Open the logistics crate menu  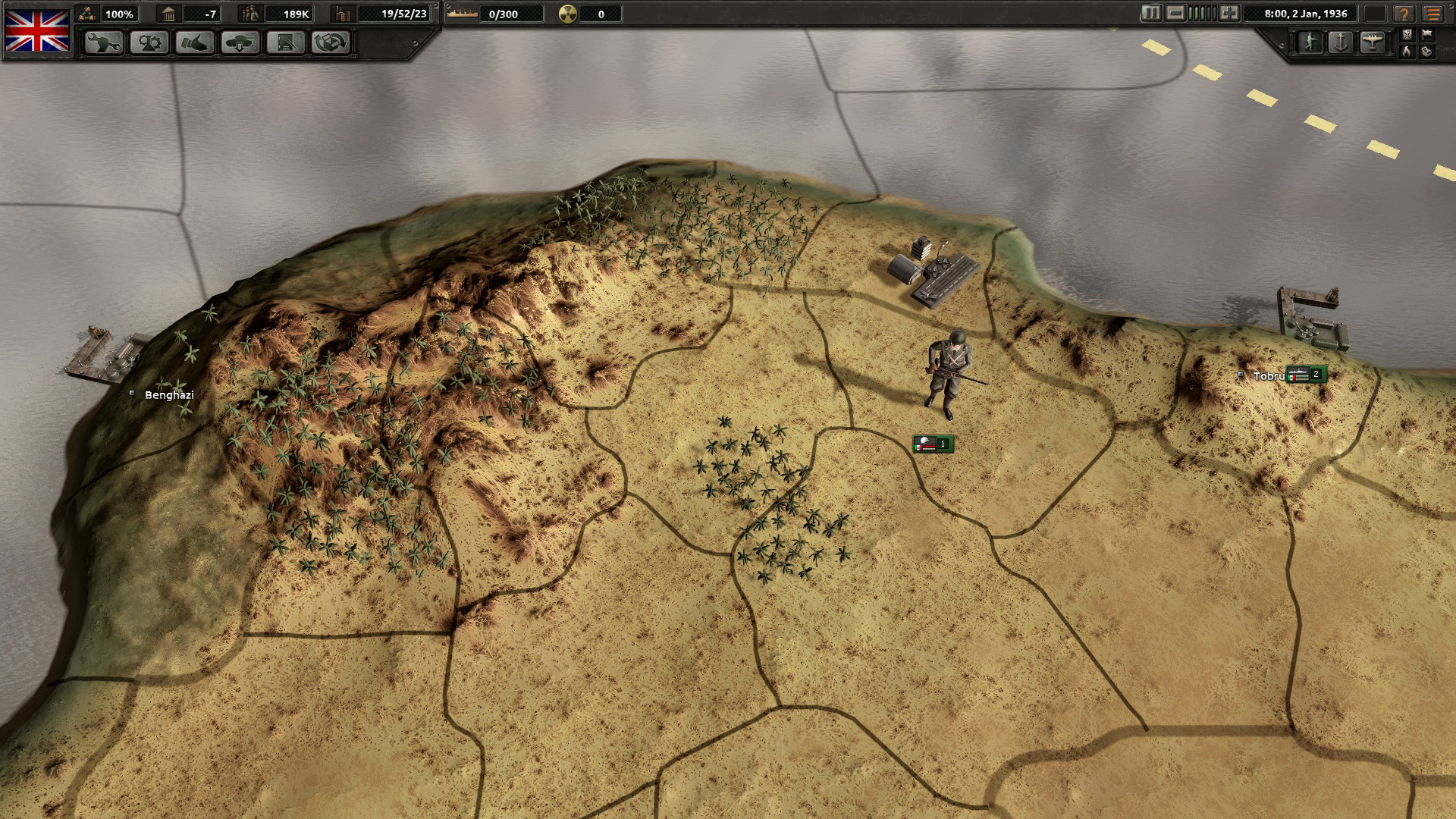[x=331, y=43]
